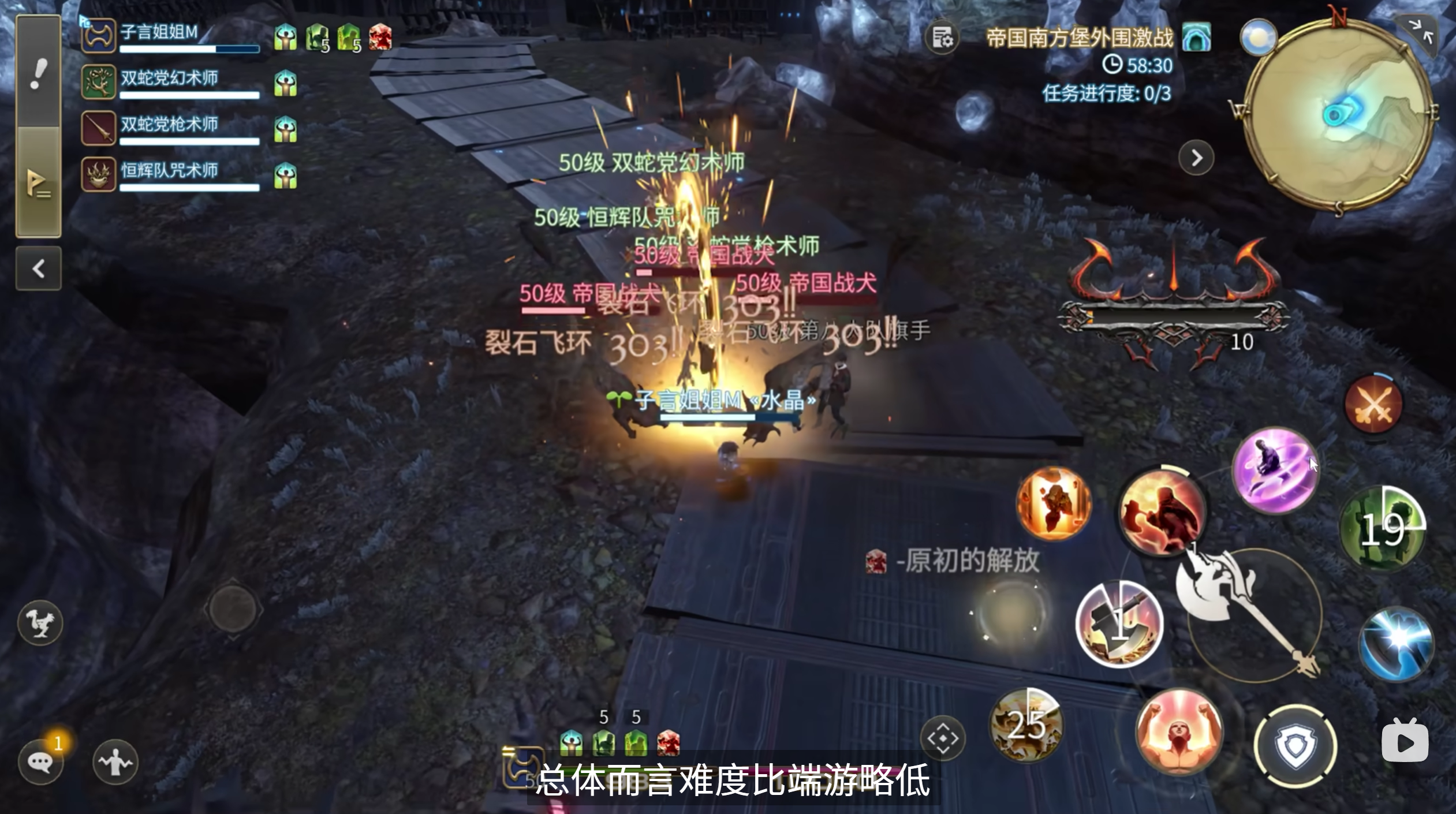Select party member 双蛇党幻术师
Screen dimensions: 1456x814
170,82
